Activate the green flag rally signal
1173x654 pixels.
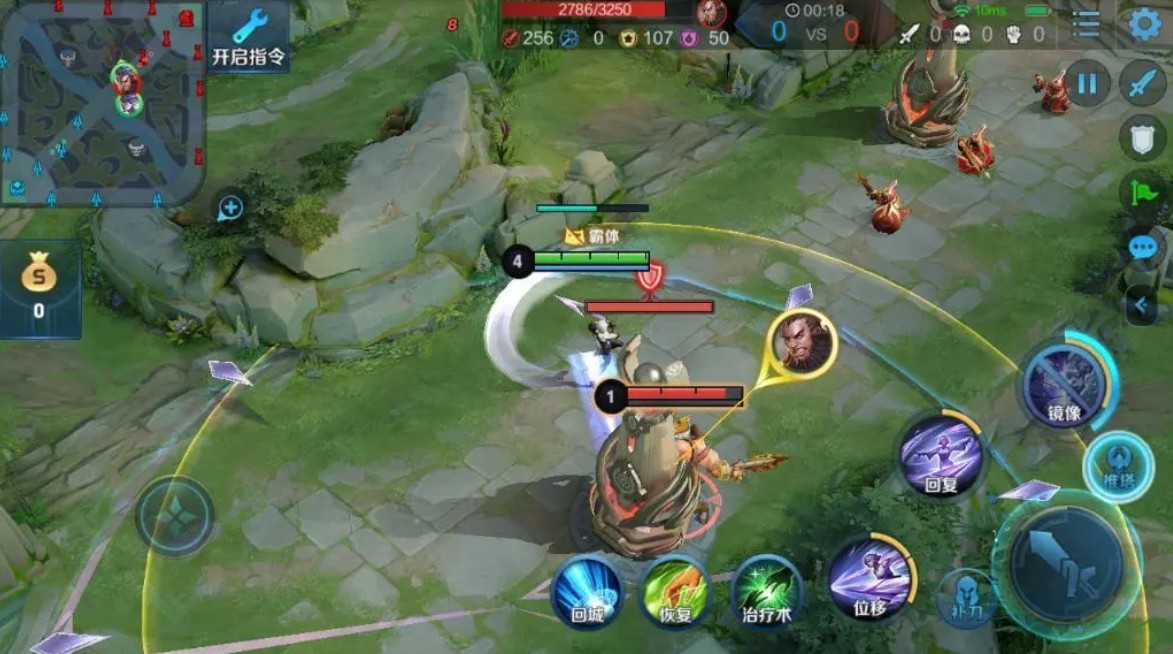click(x=1142, y=191)
